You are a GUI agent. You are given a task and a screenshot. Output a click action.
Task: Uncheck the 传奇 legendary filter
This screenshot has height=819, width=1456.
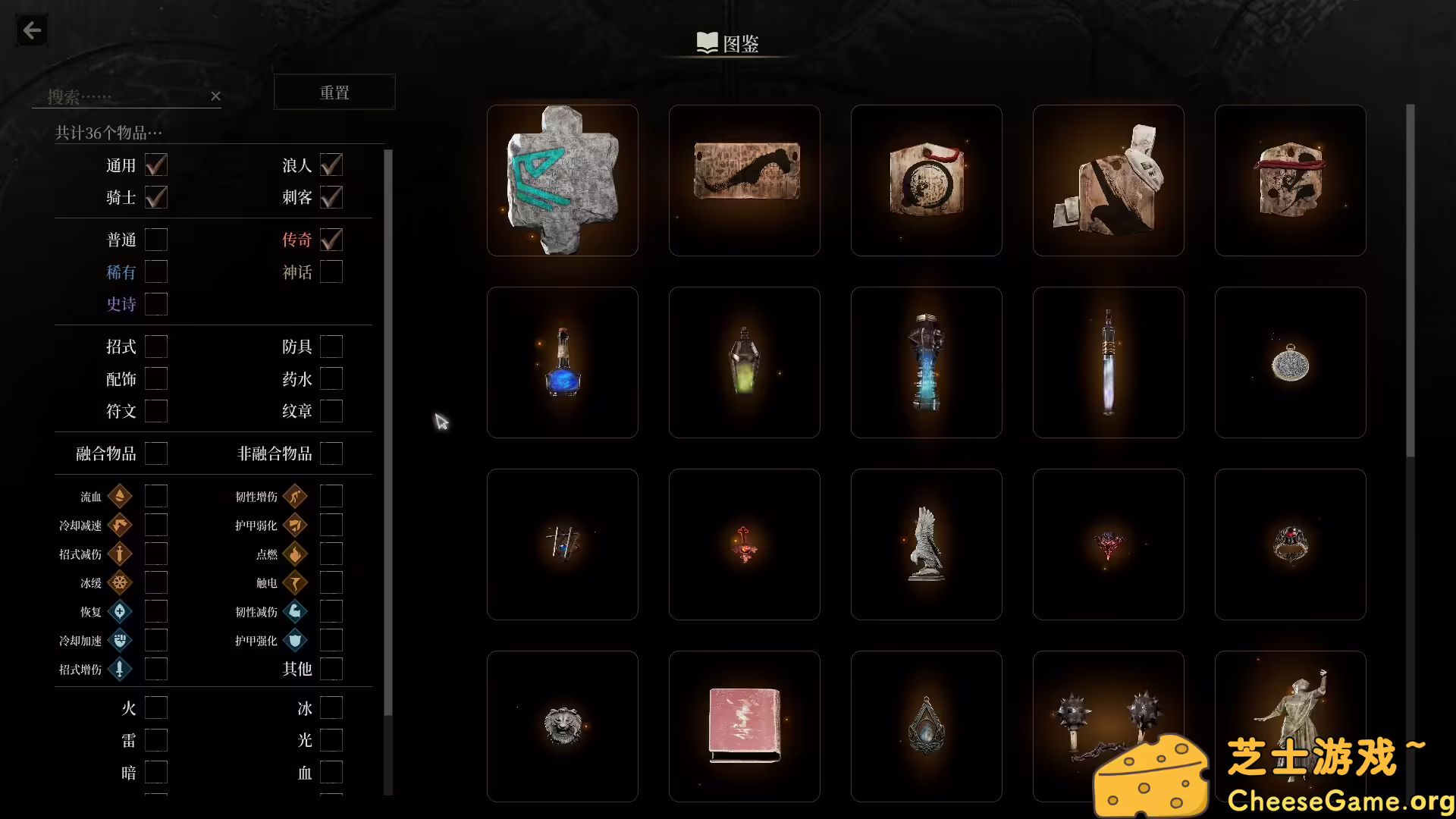331,240
